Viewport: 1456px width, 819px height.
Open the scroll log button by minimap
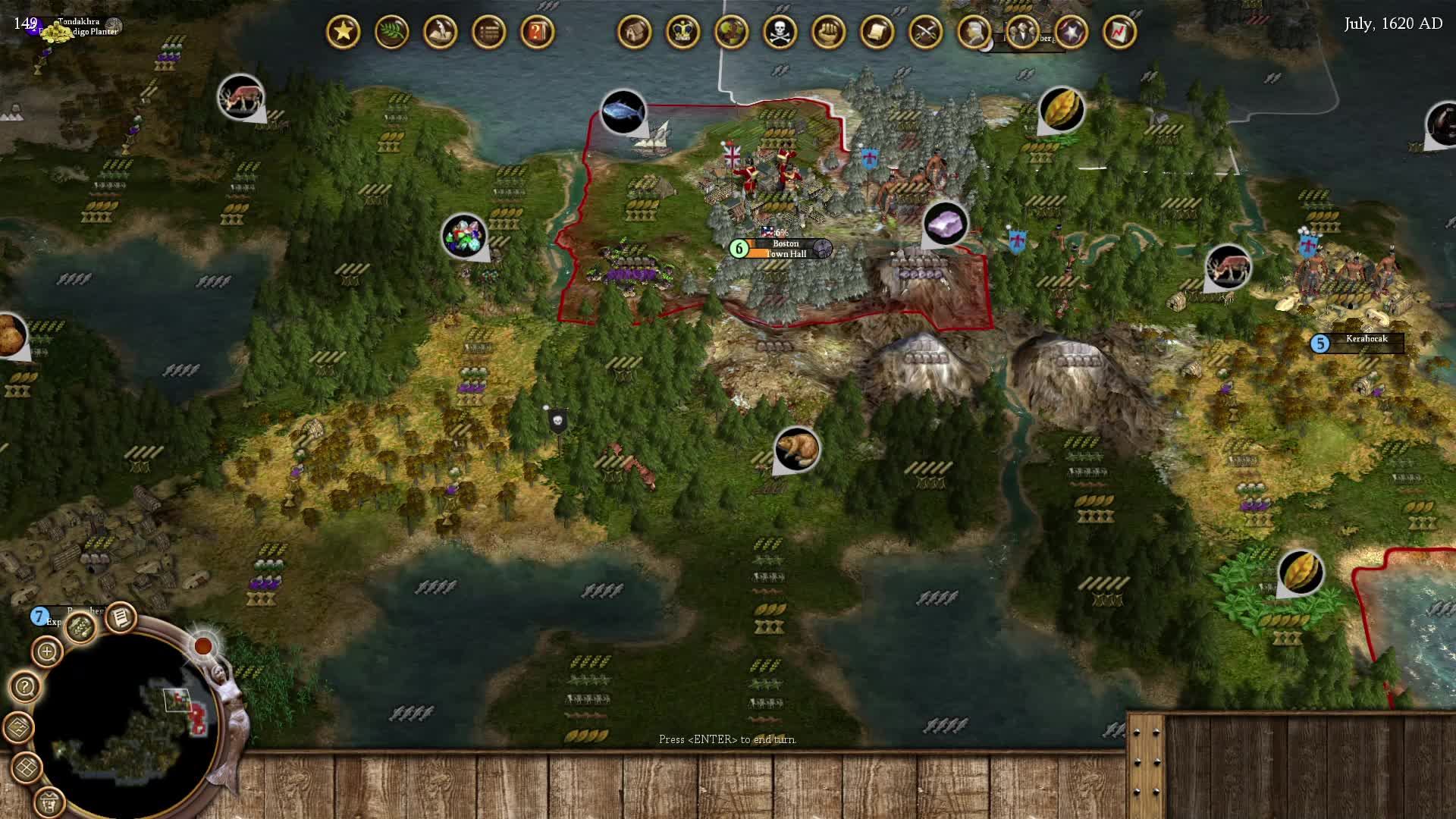coord(121,618)
